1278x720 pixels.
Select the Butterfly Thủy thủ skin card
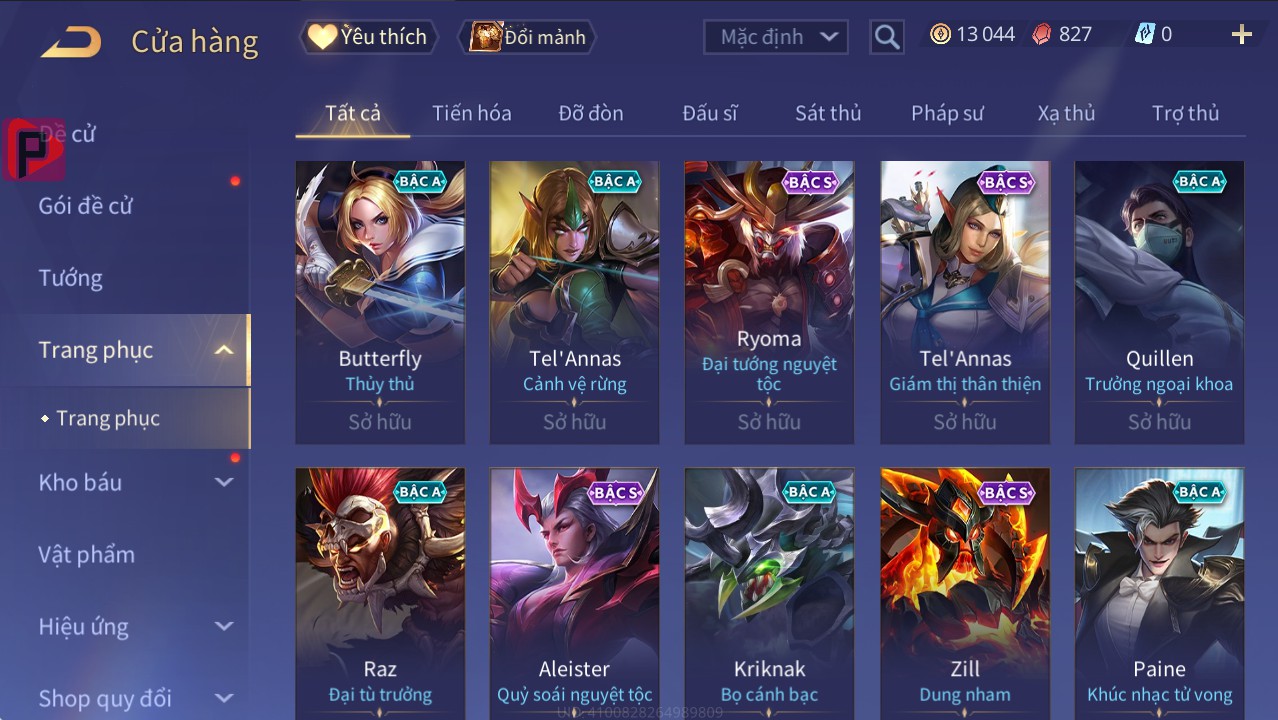pos(380,302)
